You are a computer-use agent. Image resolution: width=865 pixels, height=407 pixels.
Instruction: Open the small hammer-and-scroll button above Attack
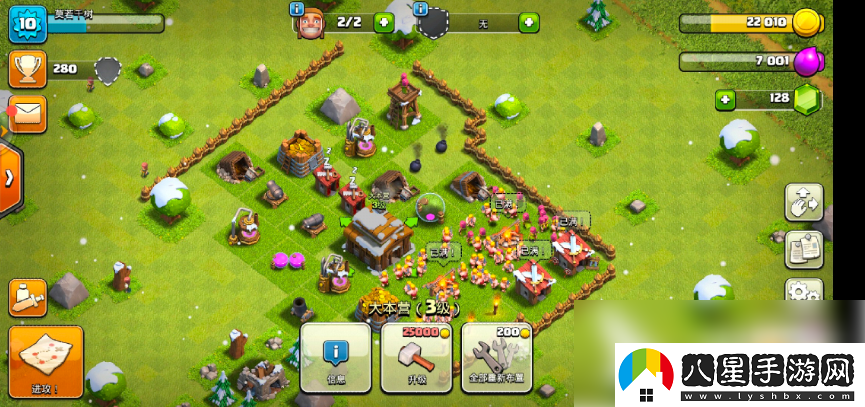(27, 296)
